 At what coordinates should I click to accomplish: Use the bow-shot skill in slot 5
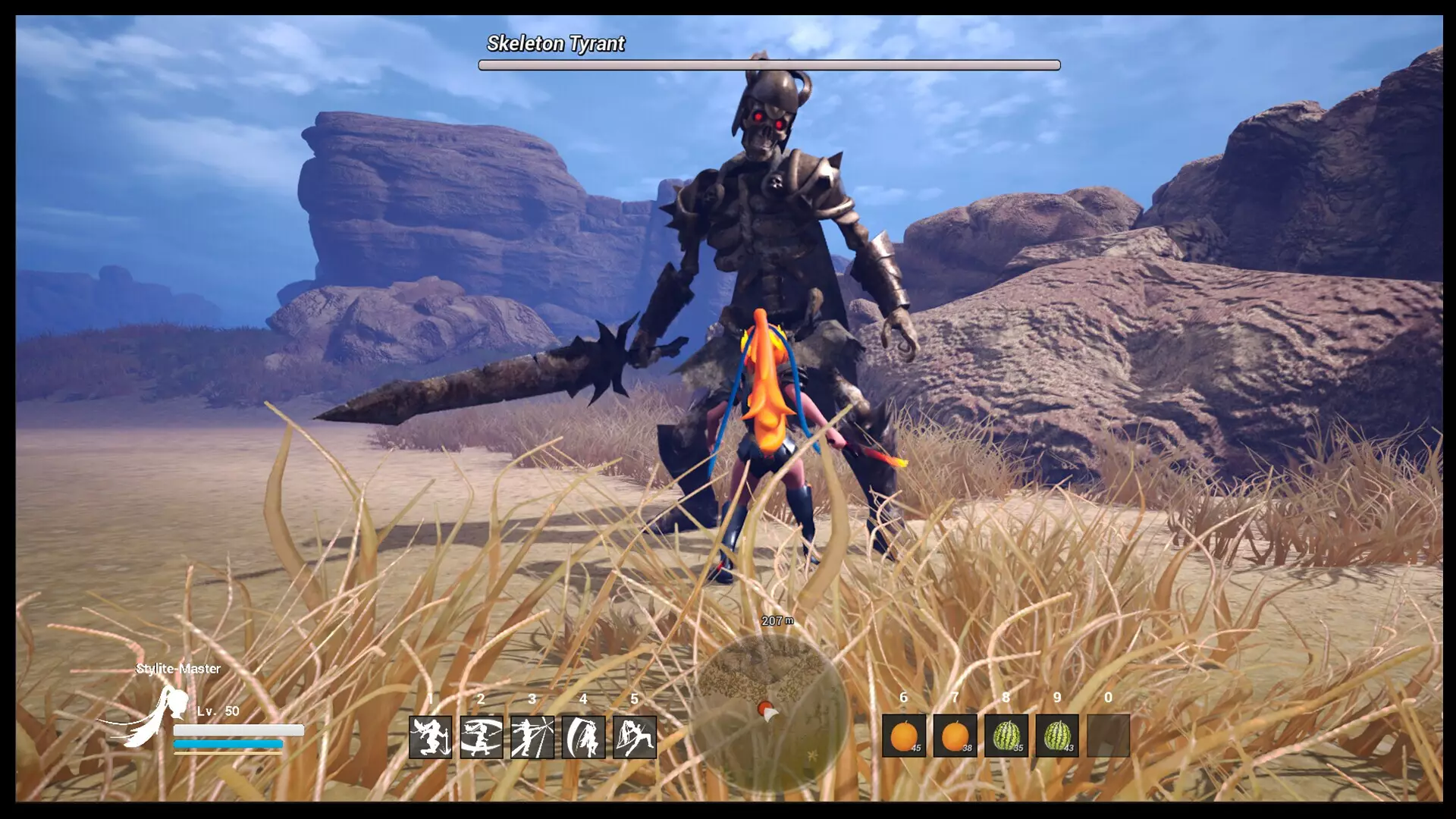(635, 736)
